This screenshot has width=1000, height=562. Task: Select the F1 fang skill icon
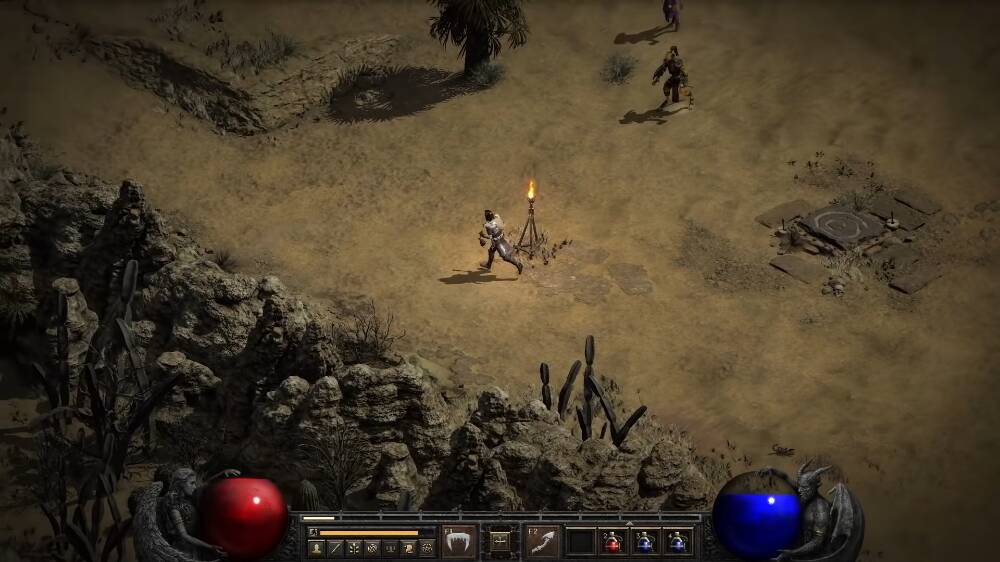(x=459, y=542)
